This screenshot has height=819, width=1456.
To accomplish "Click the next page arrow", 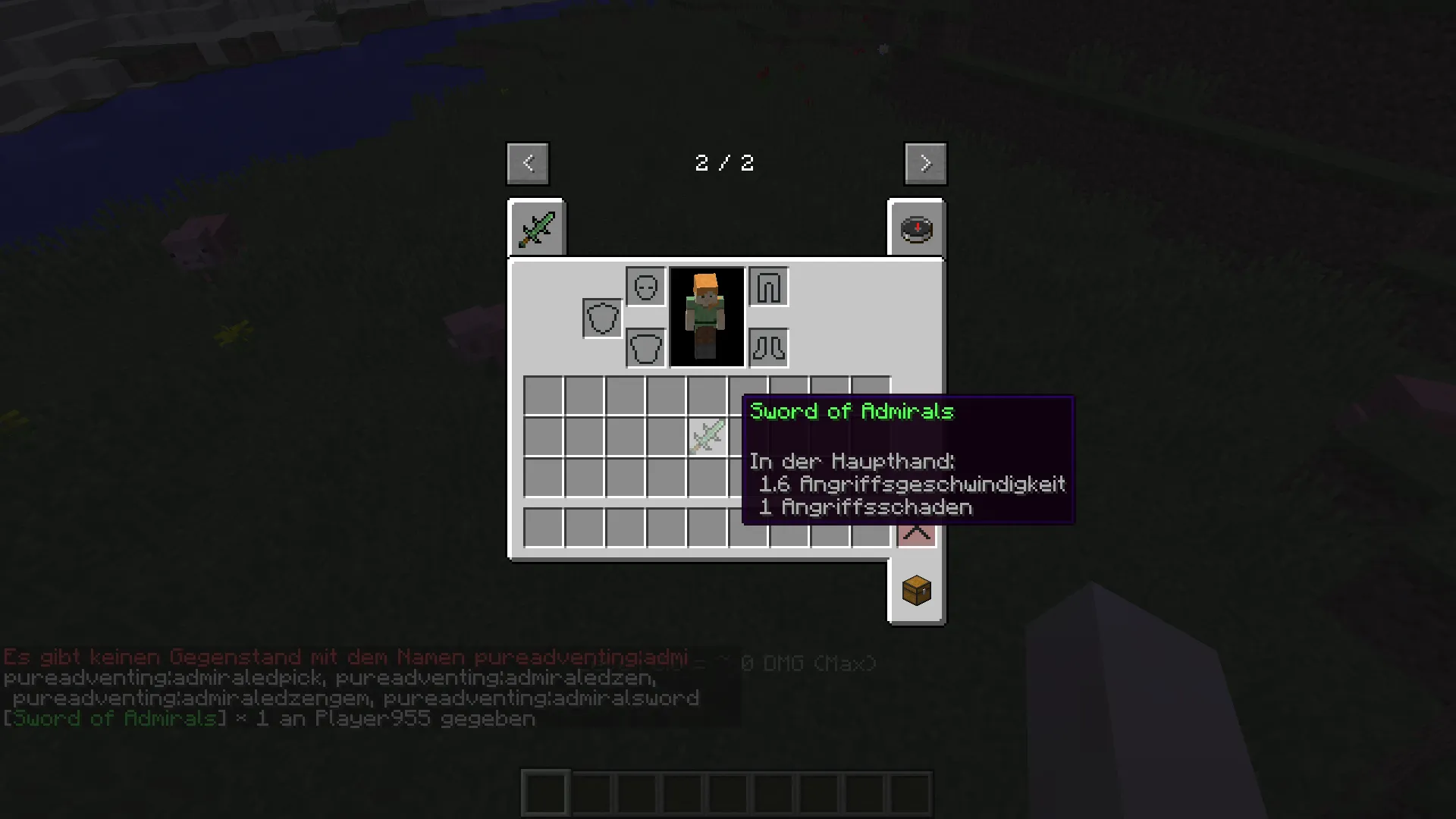I will [925, 163].
